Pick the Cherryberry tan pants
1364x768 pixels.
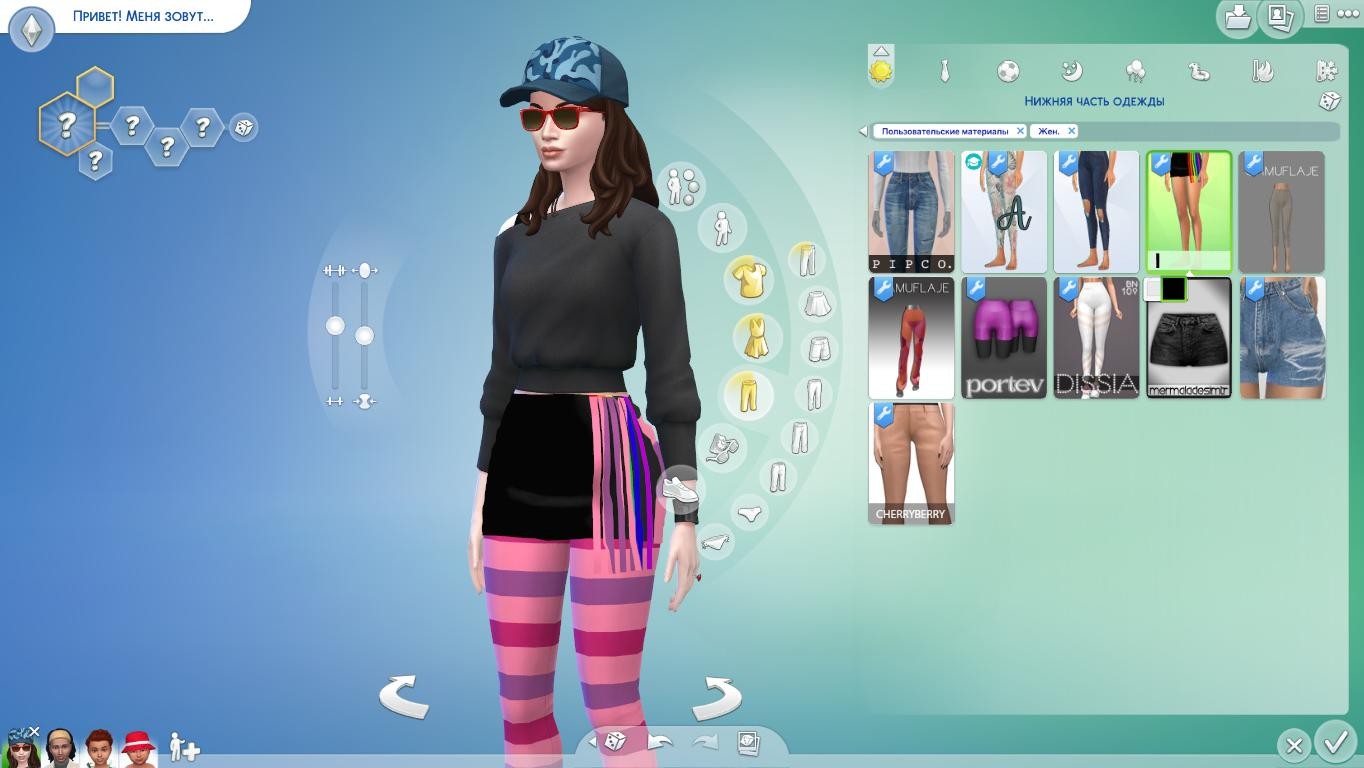pos(911,464)
